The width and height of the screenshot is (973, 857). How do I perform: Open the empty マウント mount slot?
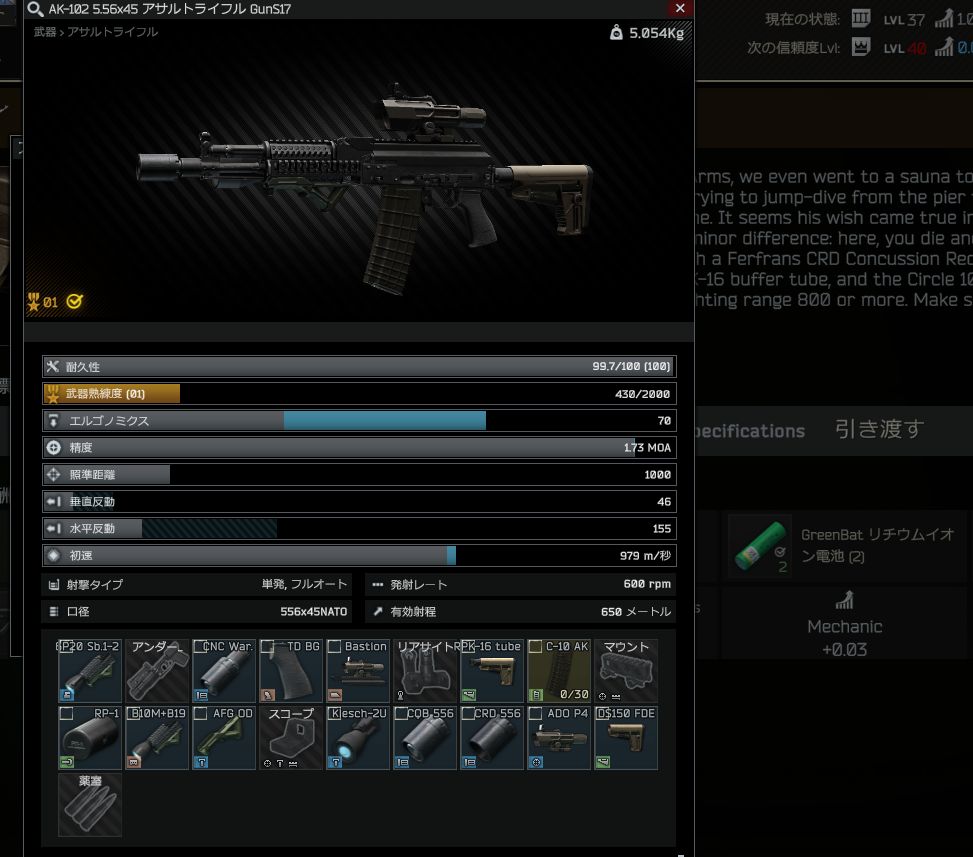[626, 671]
